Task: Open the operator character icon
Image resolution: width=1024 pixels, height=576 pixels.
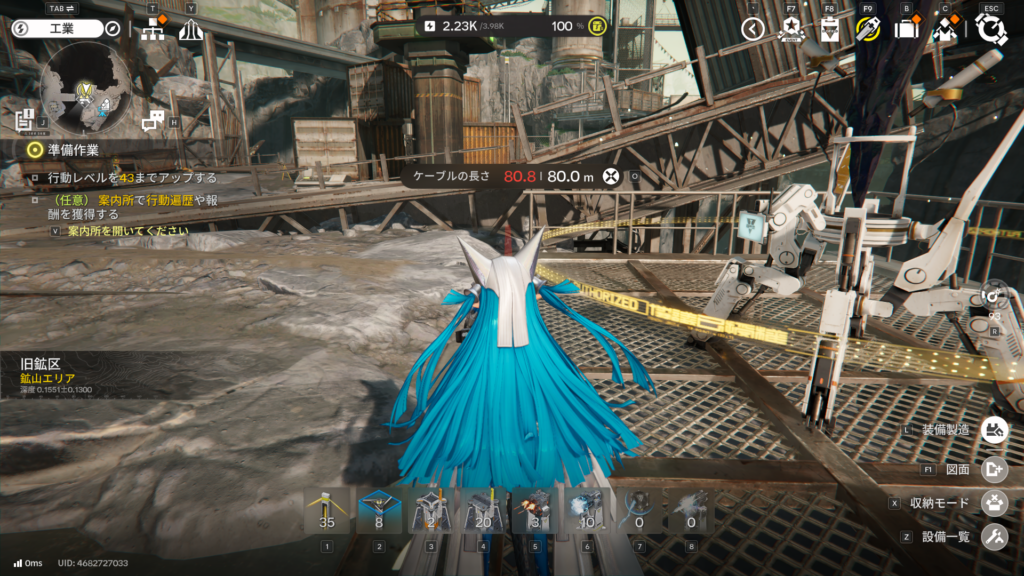Action: point(945,29)
